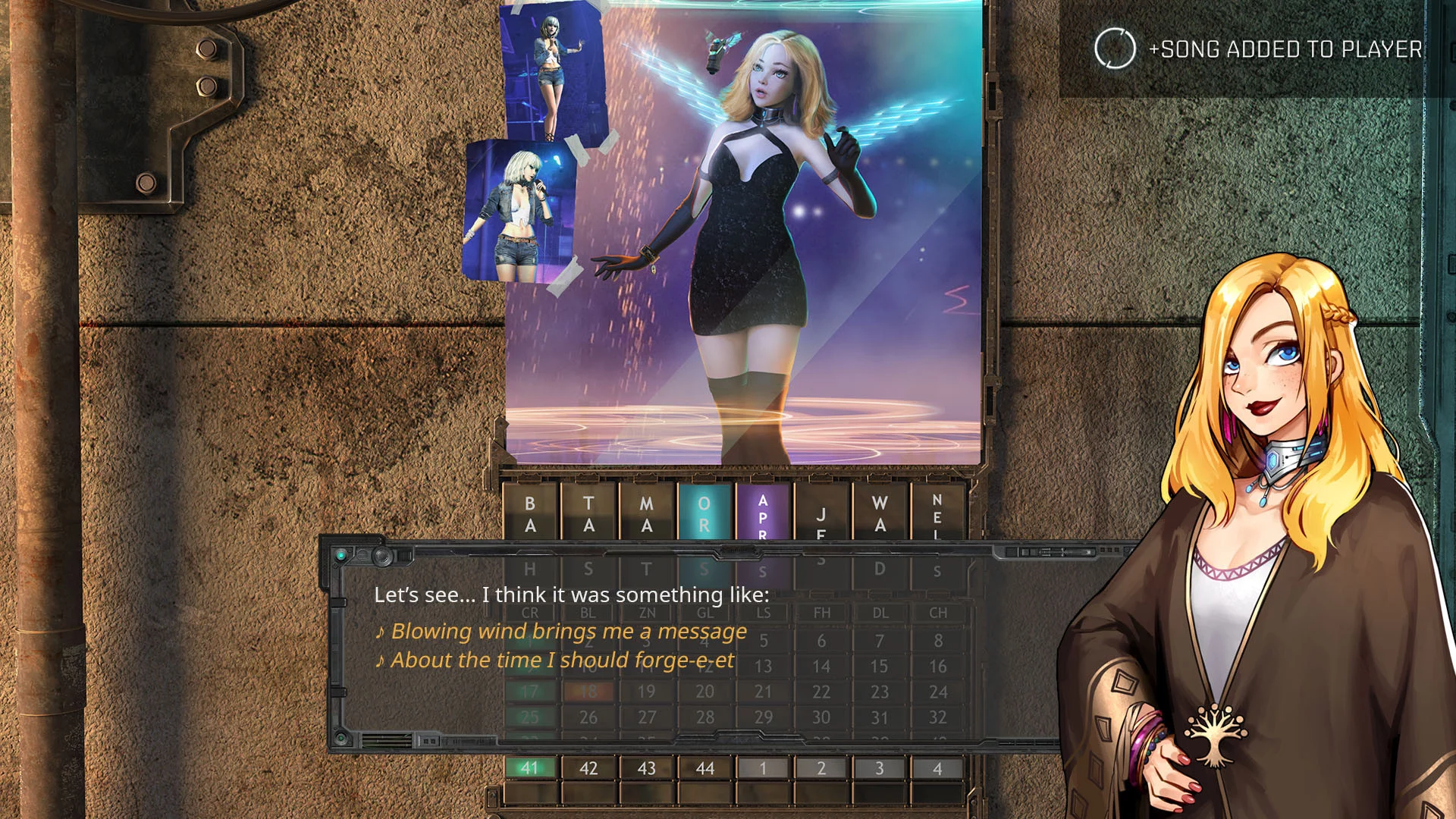Viewport: 1456px width, 819px height.
Task: Open the Song Added to Player notification
Action: pos(1259,49)
